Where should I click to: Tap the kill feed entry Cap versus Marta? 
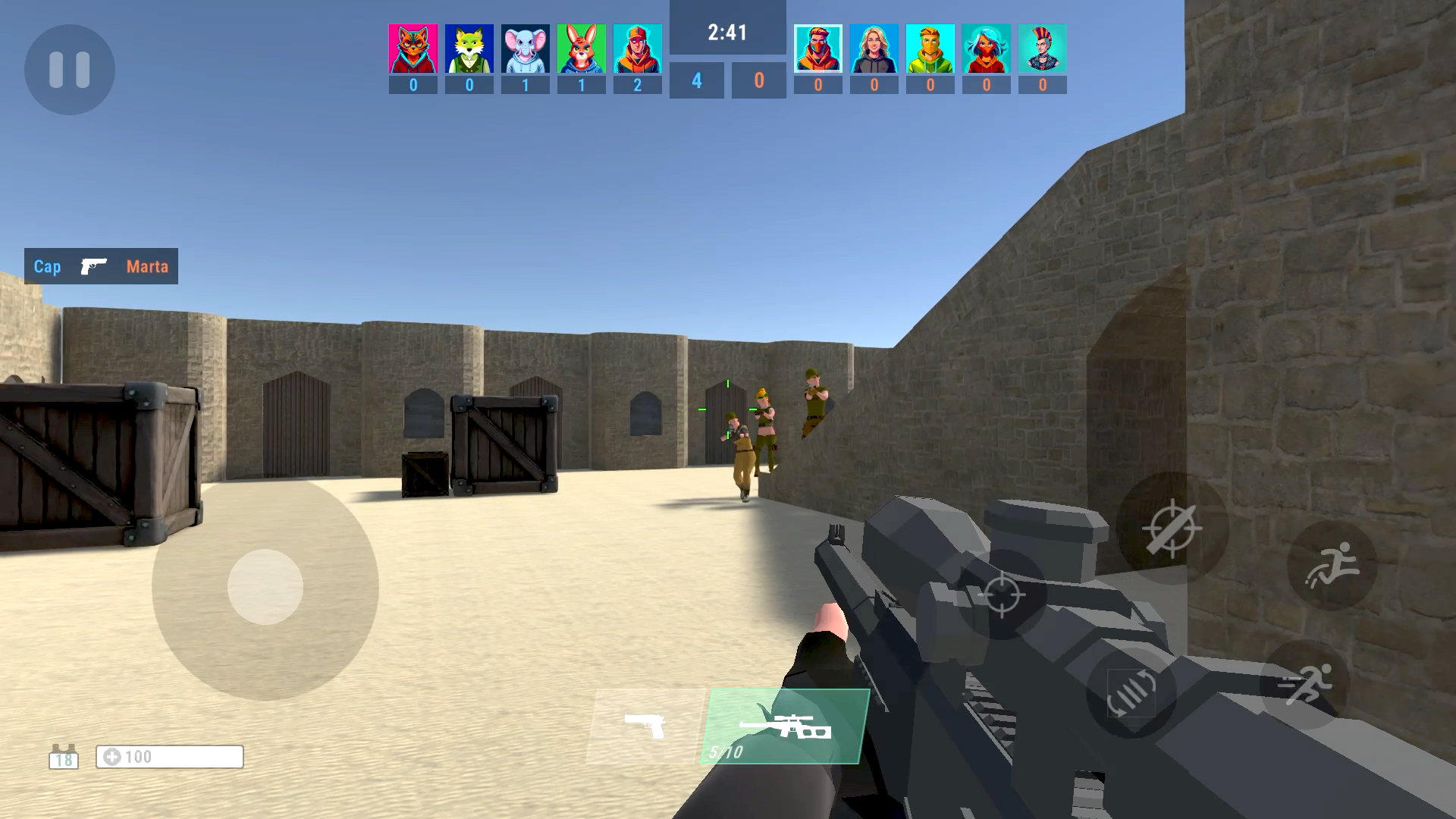point(99,266)
